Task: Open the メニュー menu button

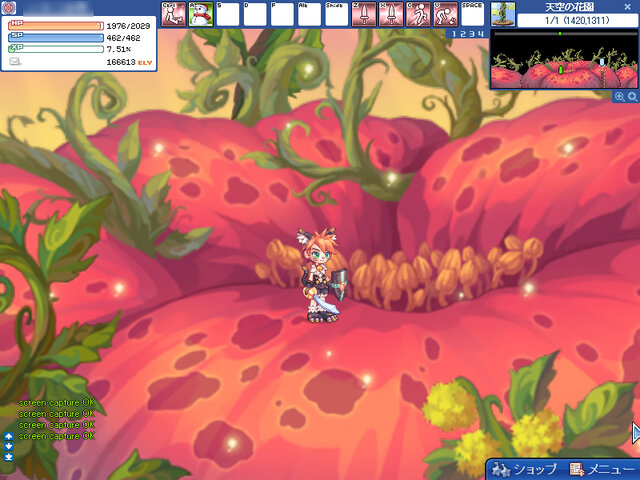Action: (597, 469)
